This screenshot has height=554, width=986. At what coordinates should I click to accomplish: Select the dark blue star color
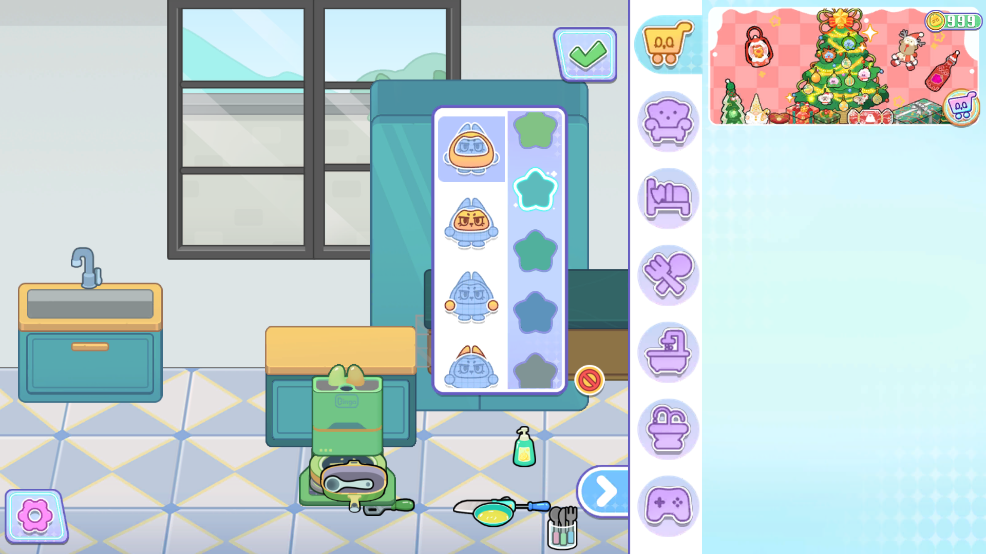(x=535, y=312)
